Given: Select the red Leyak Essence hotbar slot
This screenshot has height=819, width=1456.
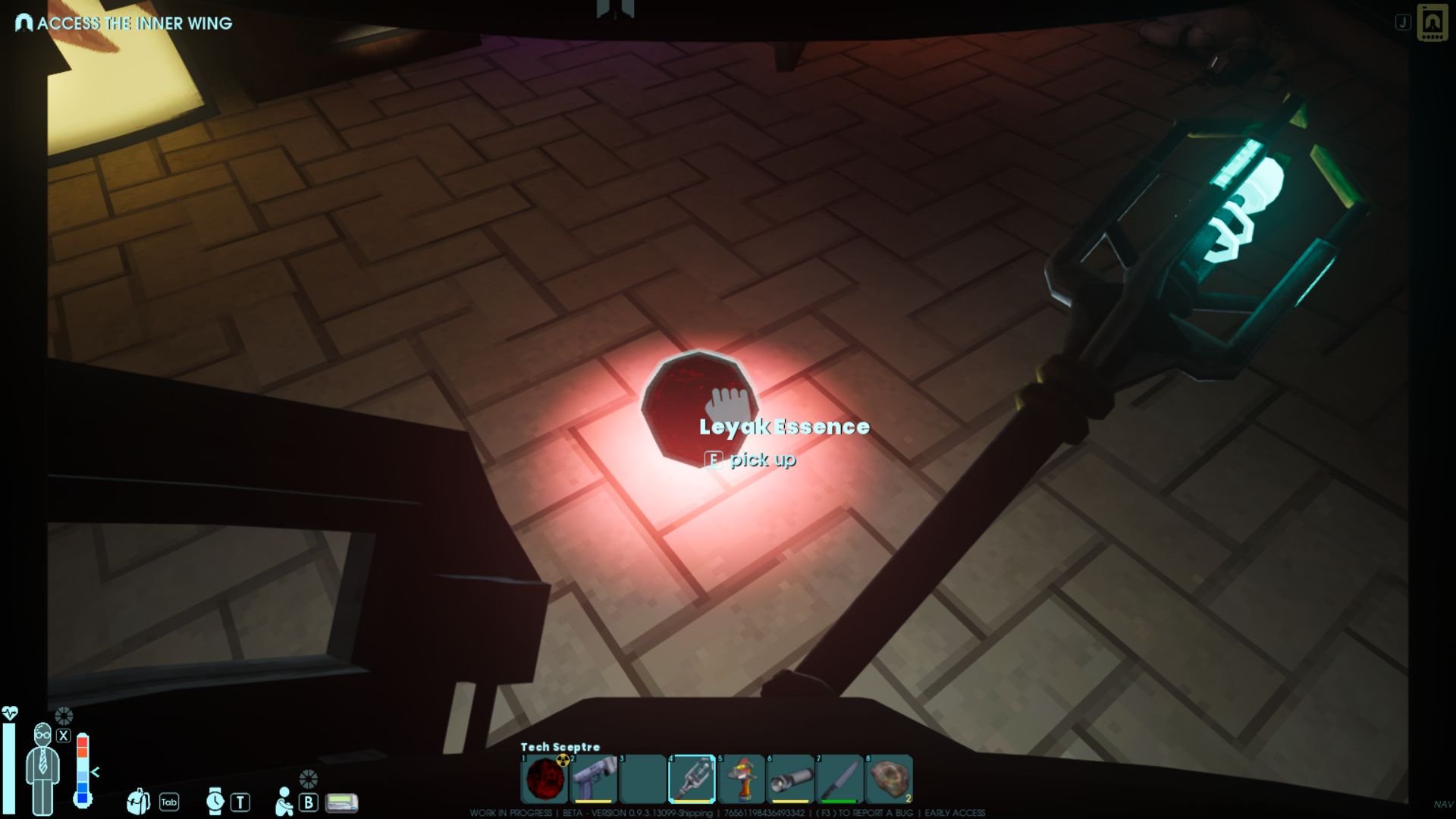Looking at the screenshot, I should 544,779.
